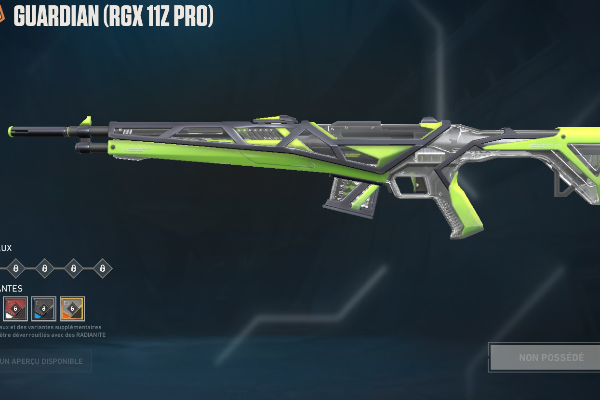Click the Non Possédé button
Image resolution: width=600 pixels, height=400 pixels.
(543, 357)
